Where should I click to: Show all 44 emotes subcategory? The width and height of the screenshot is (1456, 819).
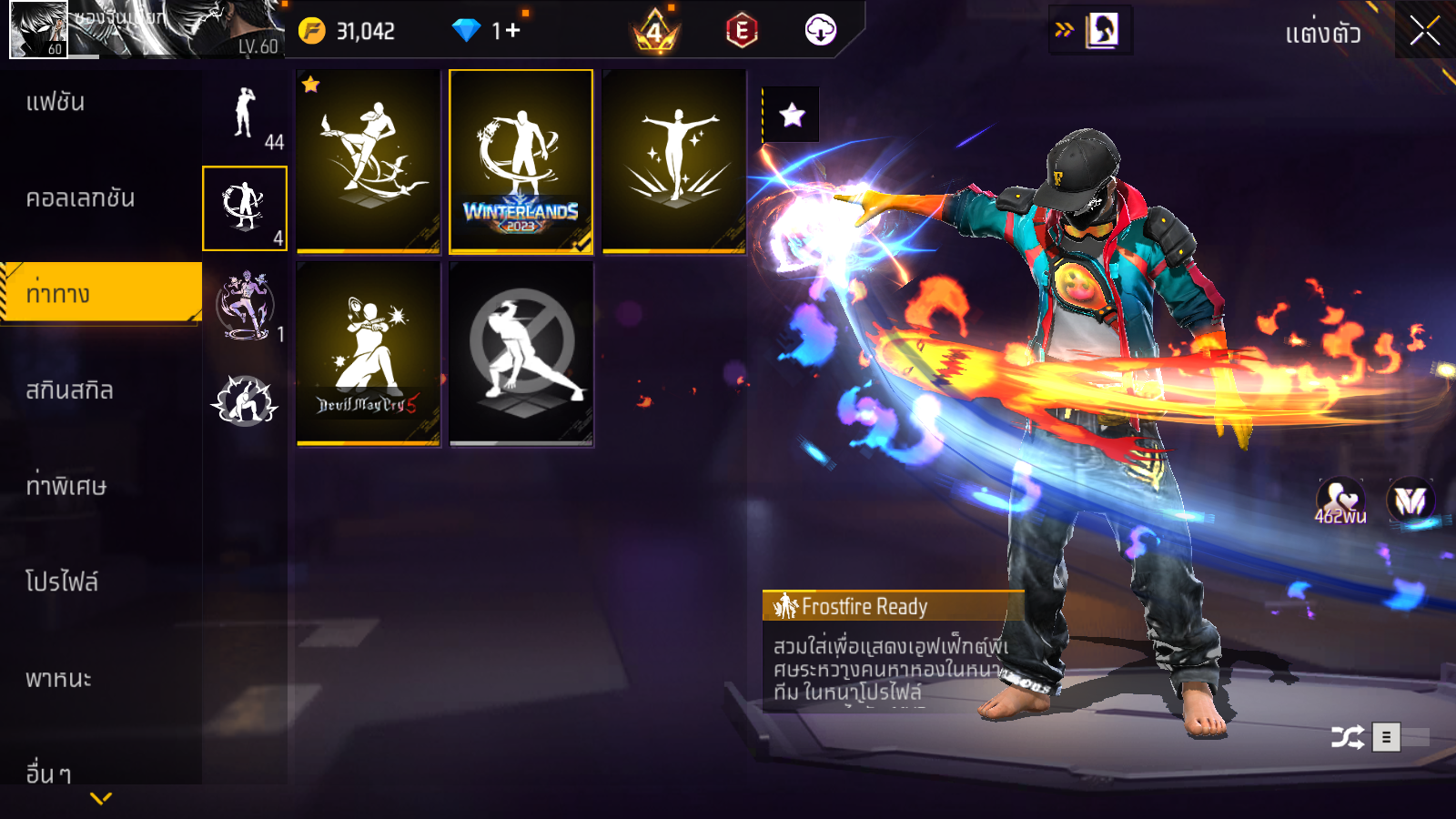click(245, 116)
